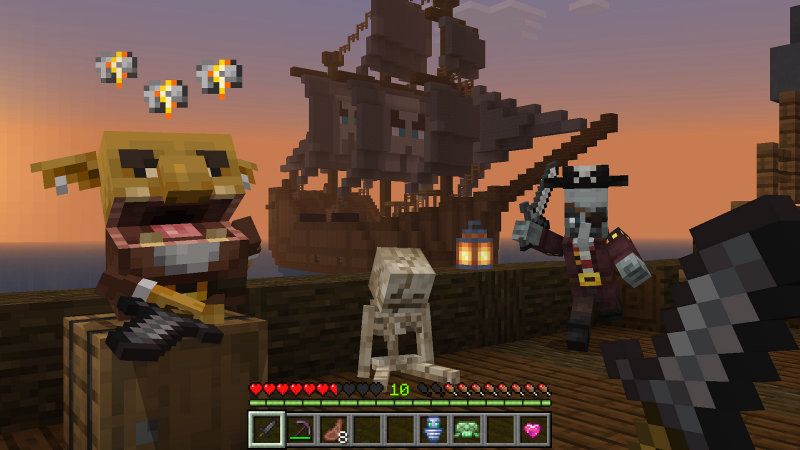This screenshot has height=450, width=800.
Task: Select the green turtle shell item slot
Action: (x=467, y=429)
